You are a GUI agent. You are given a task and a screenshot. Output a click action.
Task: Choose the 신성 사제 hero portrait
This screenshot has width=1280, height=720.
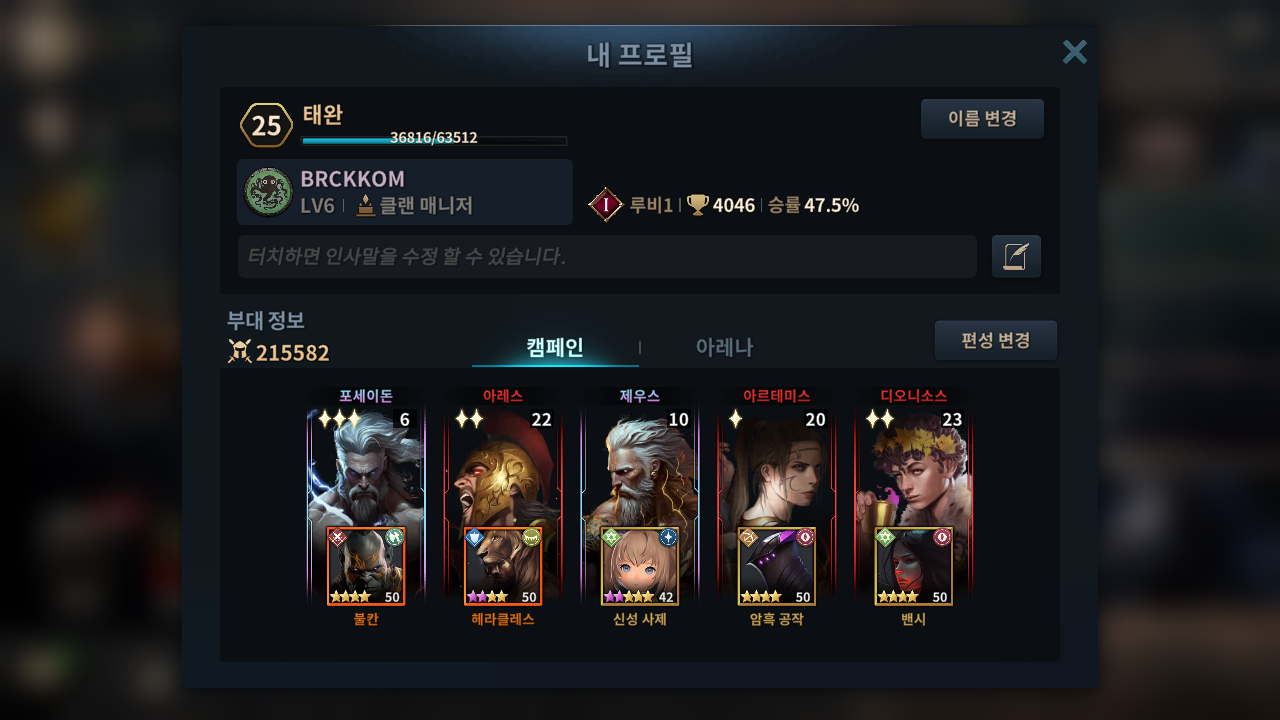tap(640, 567)
